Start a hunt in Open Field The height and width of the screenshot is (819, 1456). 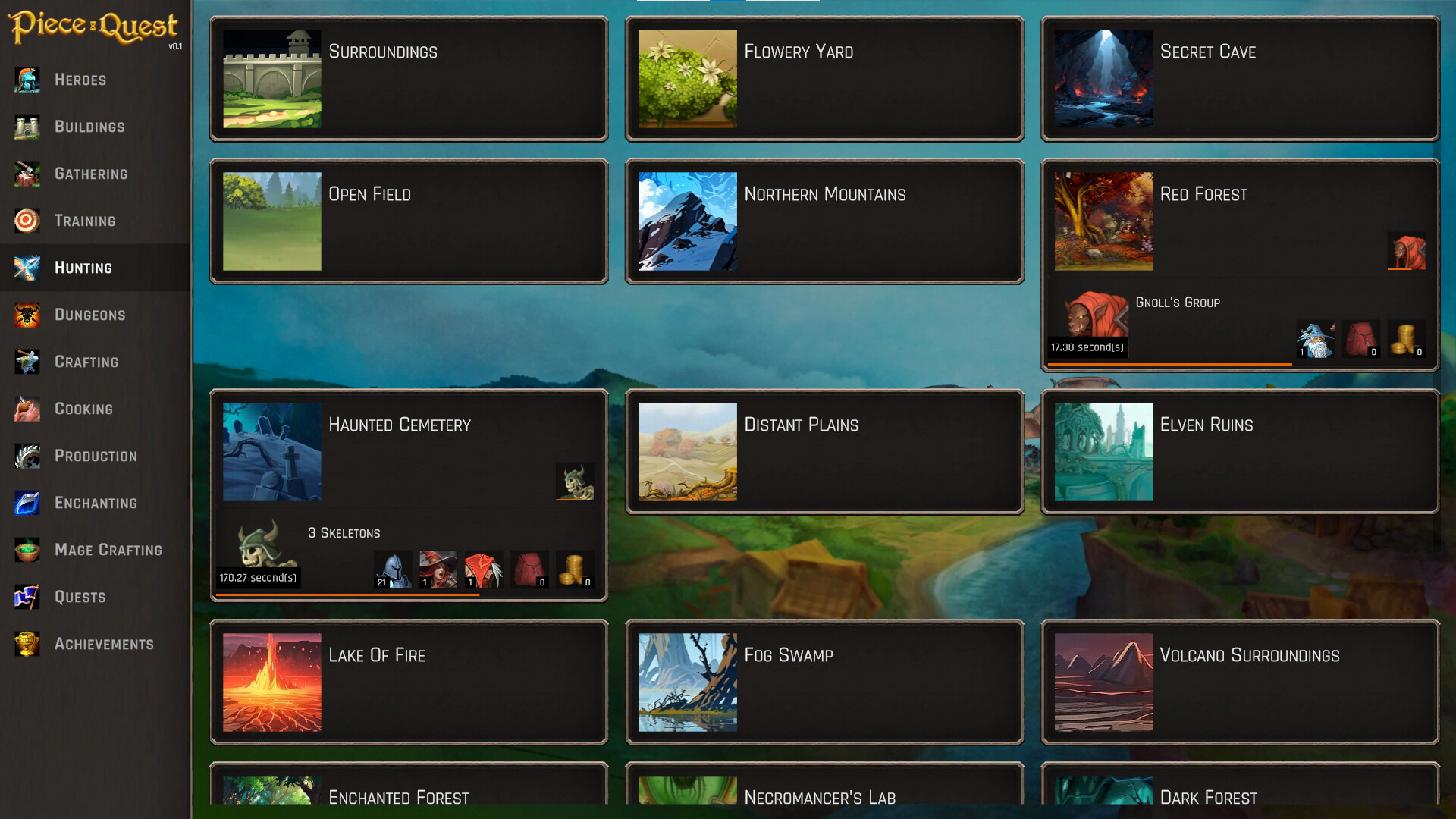coord(408,221)
